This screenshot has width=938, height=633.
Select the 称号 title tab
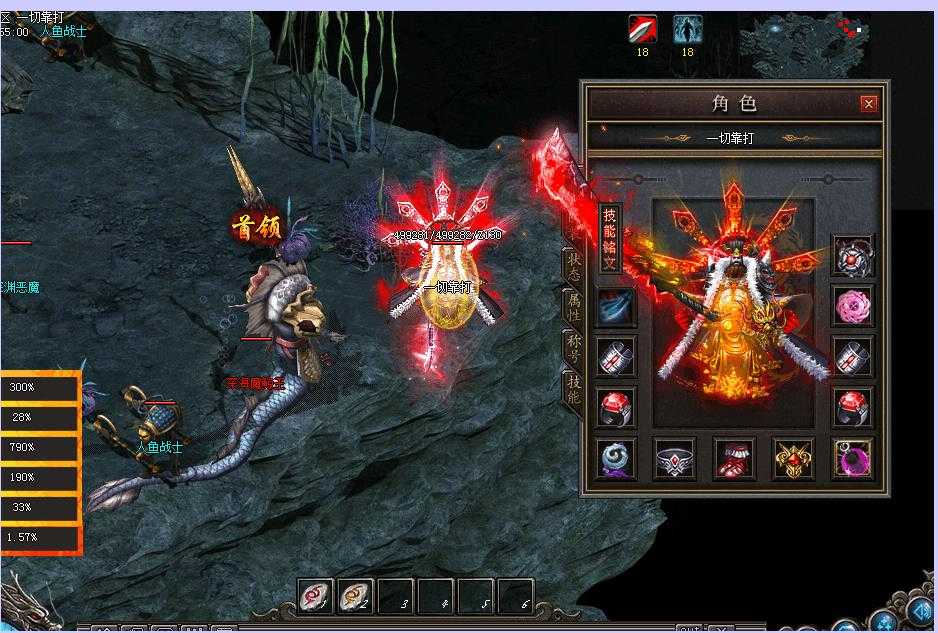point(574,349)
